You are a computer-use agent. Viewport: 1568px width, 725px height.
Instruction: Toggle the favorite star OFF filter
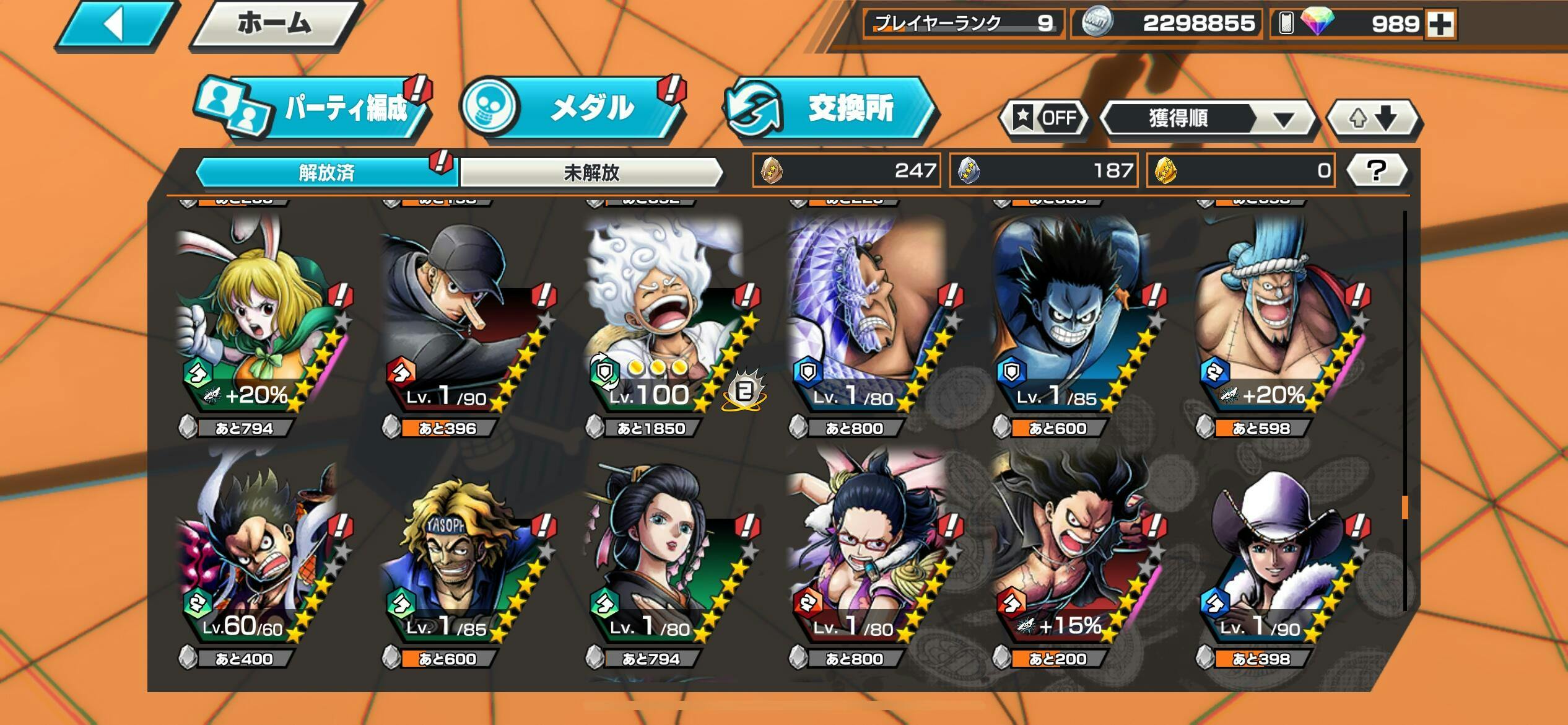[1044, 118]
